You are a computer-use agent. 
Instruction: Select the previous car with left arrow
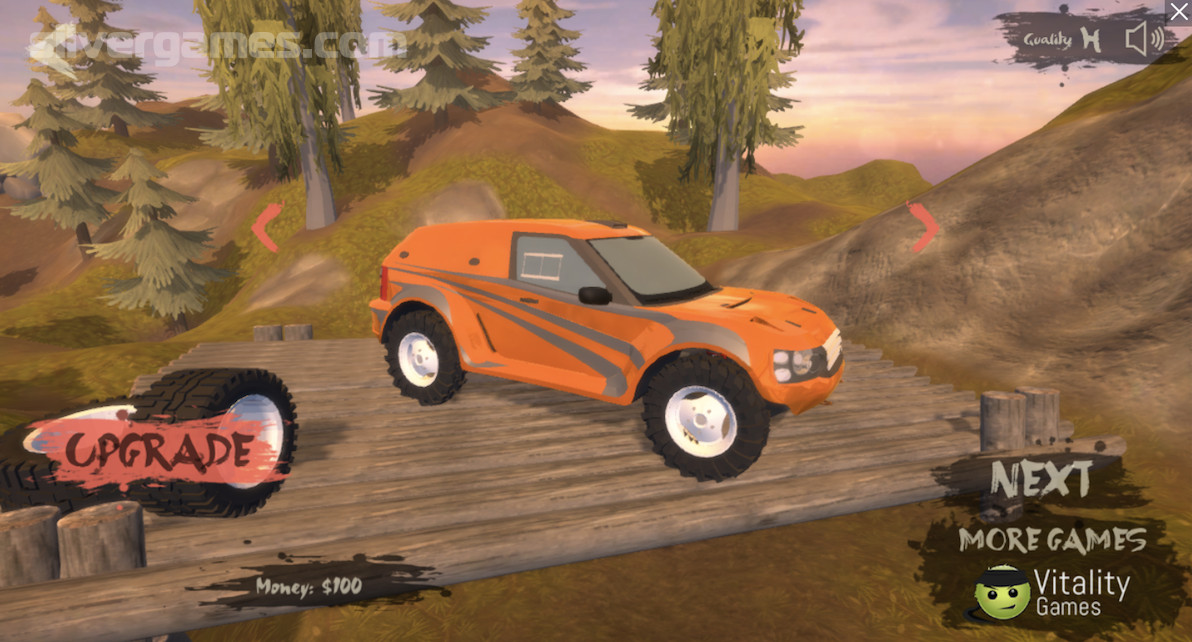click(x=265, y=227)
